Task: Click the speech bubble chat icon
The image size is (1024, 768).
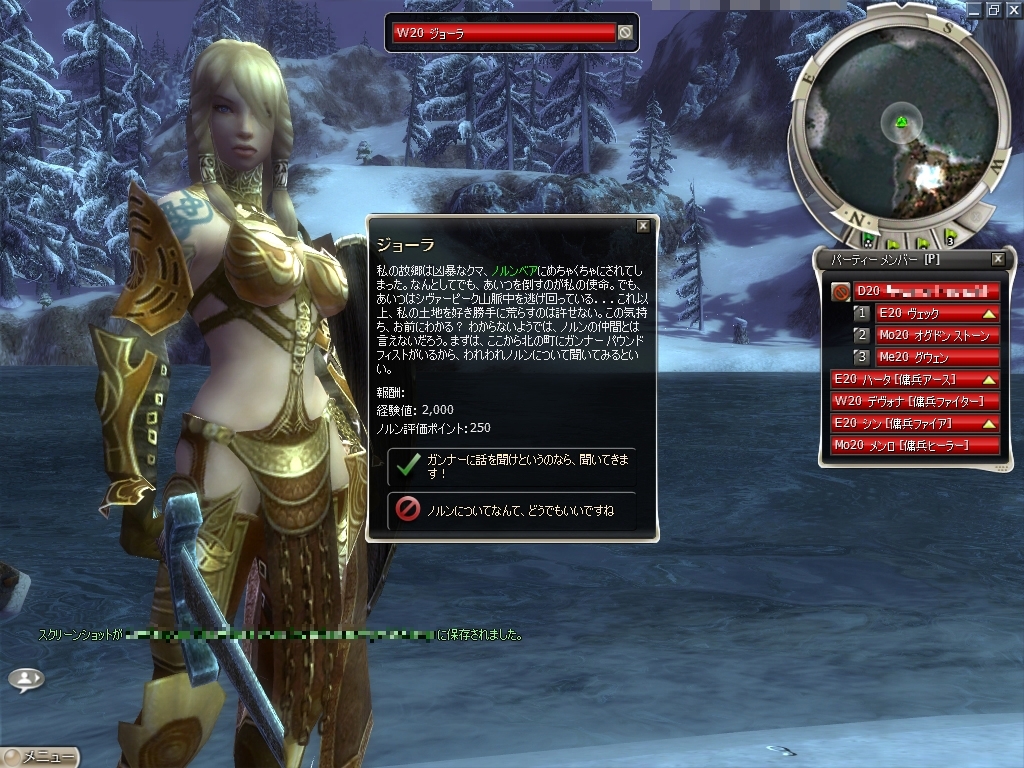Action: [26, 679]
